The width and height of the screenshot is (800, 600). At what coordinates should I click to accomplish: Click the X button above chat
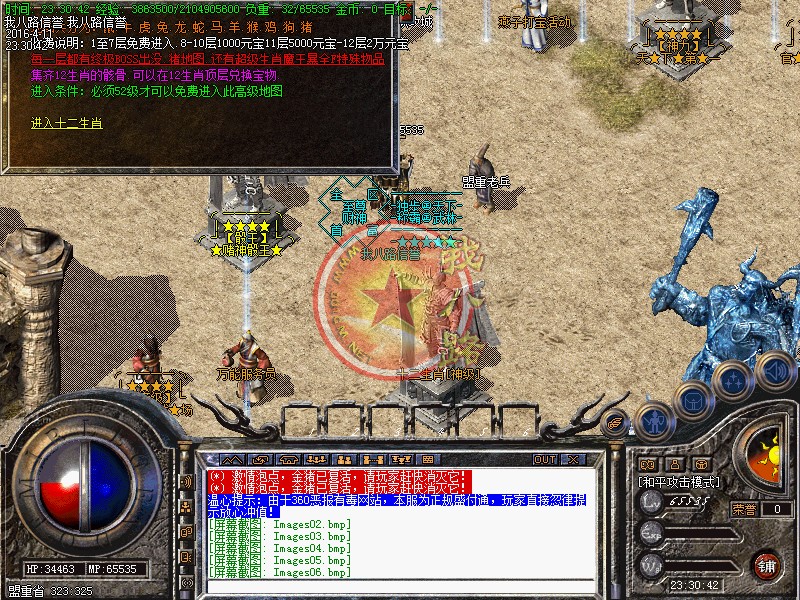tap(574, 459)
